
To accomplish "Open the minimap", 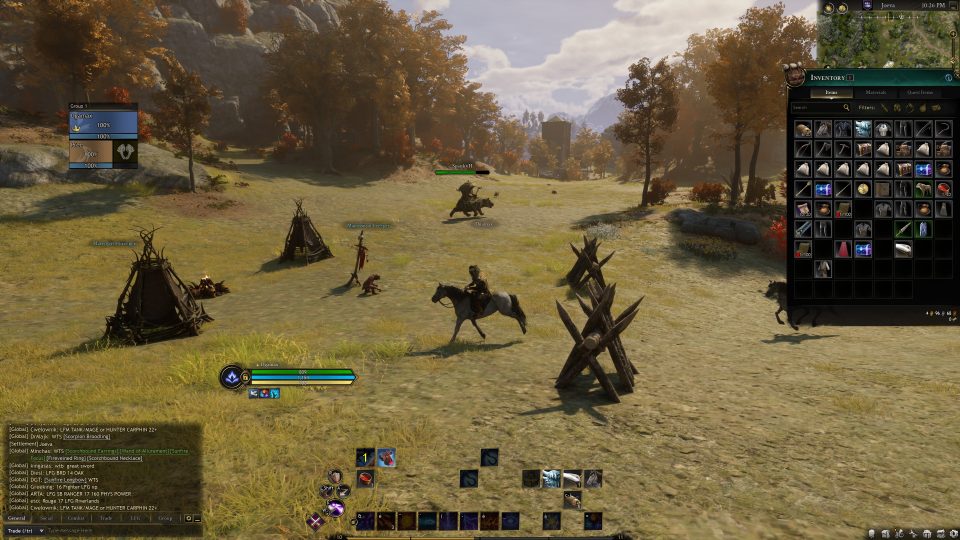I will pyautogui.click(x=884, y=38).
